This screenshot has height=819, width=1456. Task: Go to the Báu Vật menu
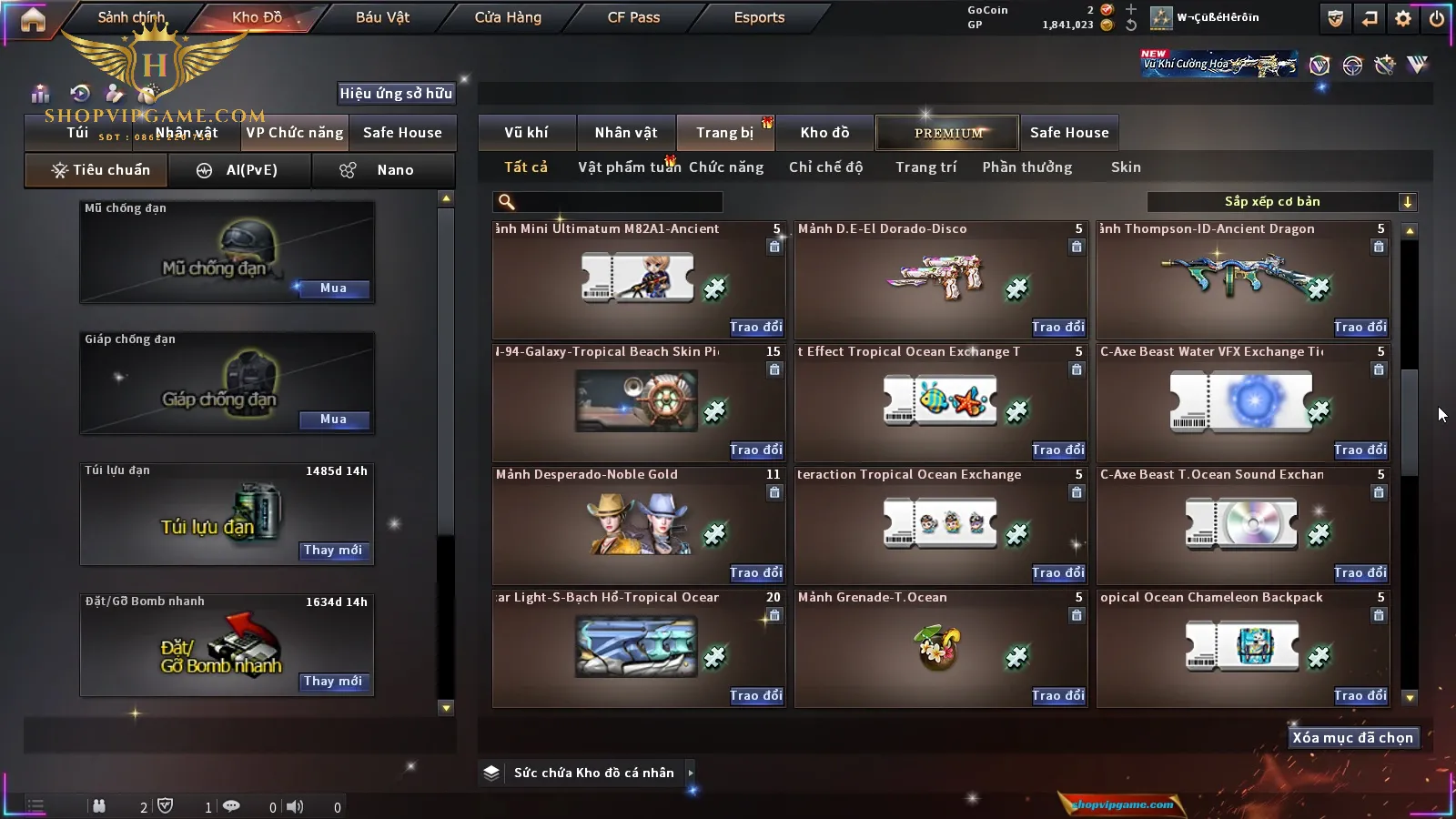(x=382, y=17)
